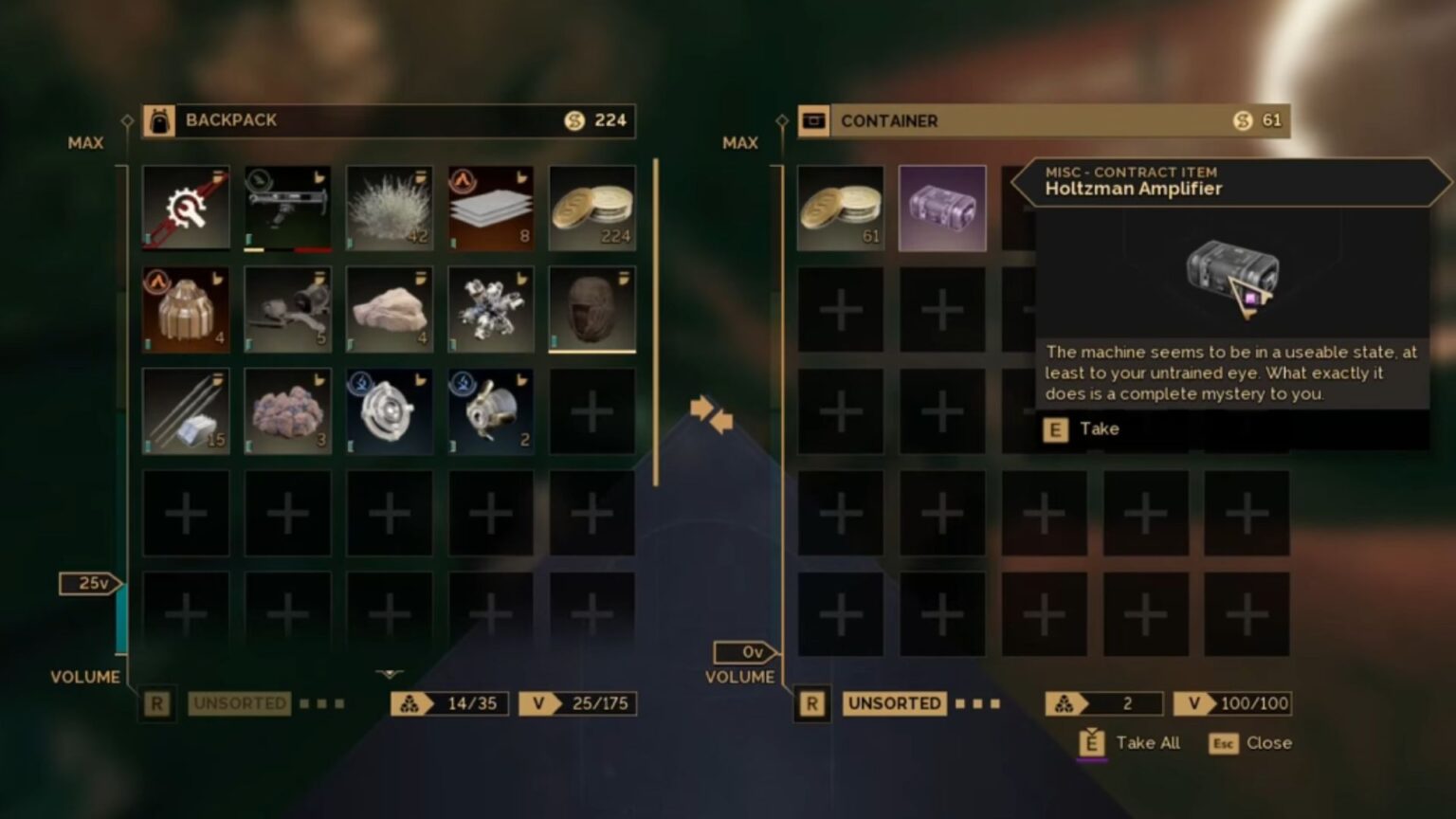Select the Solari coins stack of 224
This screenshot has height=819, width=1456.
(x=592, y=207)
